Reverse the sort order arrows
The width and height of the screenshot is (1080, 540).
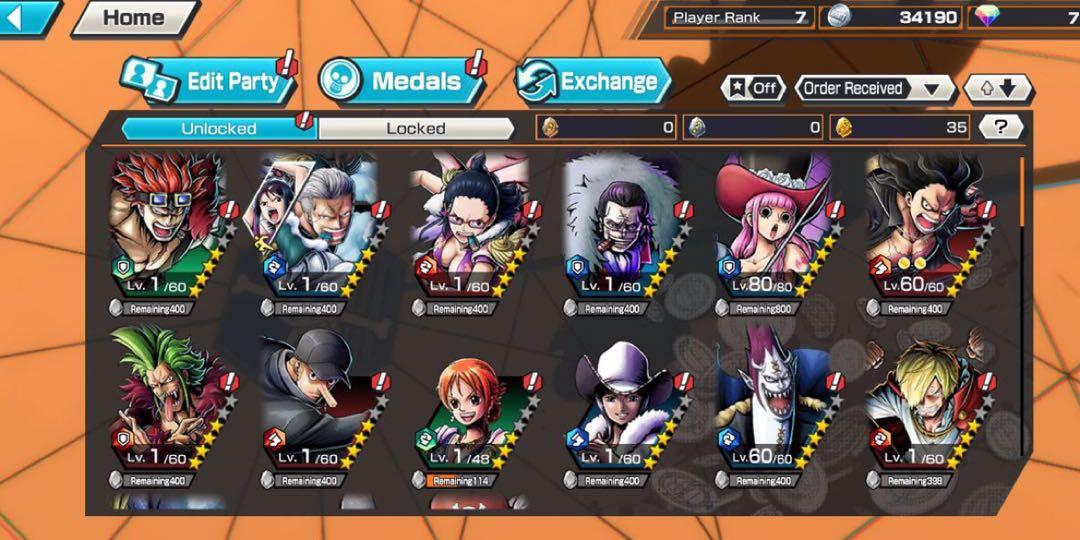tap(997, 88)
